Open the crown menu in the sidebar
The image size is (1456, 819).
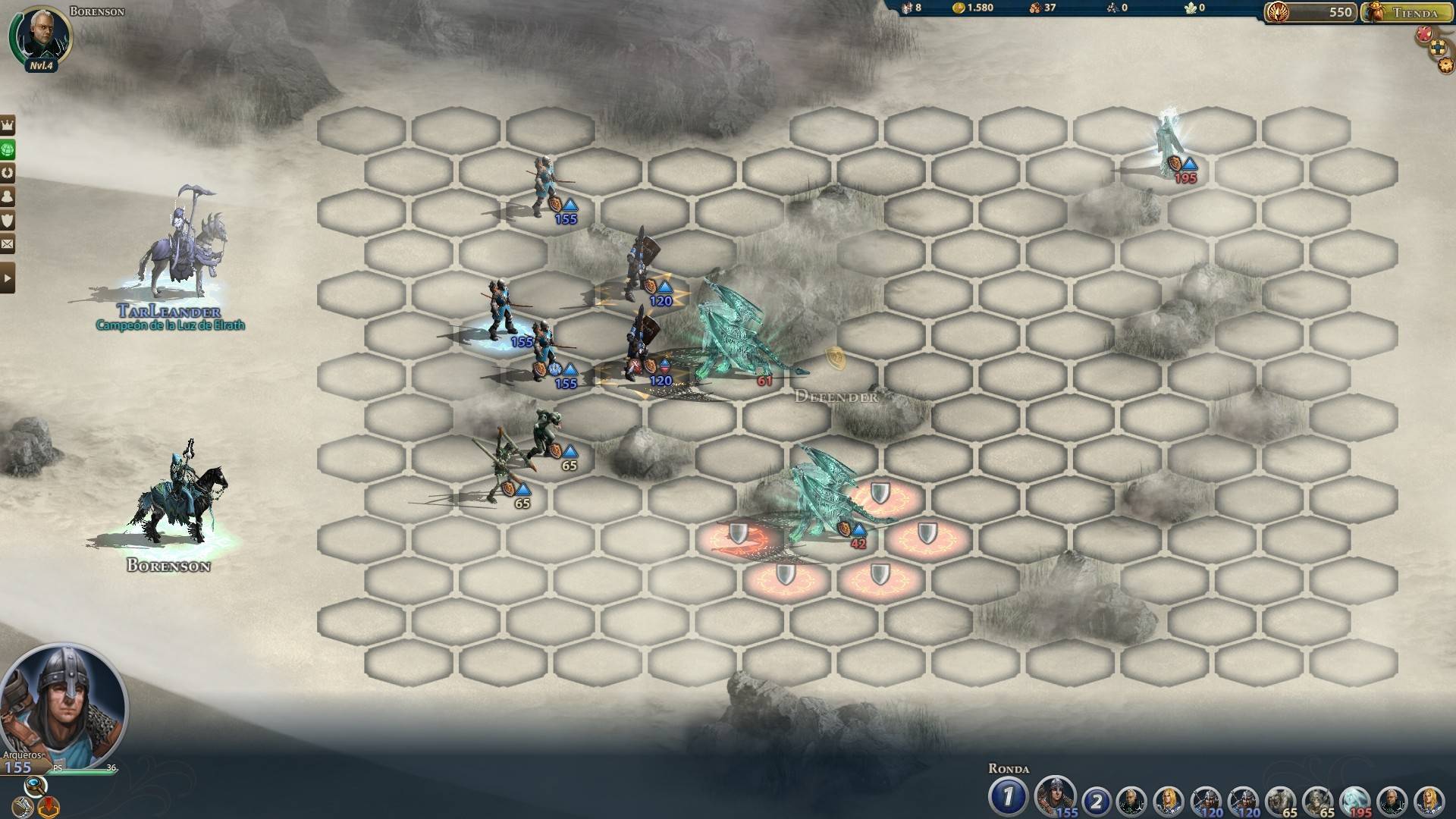(x=8, y=125)
